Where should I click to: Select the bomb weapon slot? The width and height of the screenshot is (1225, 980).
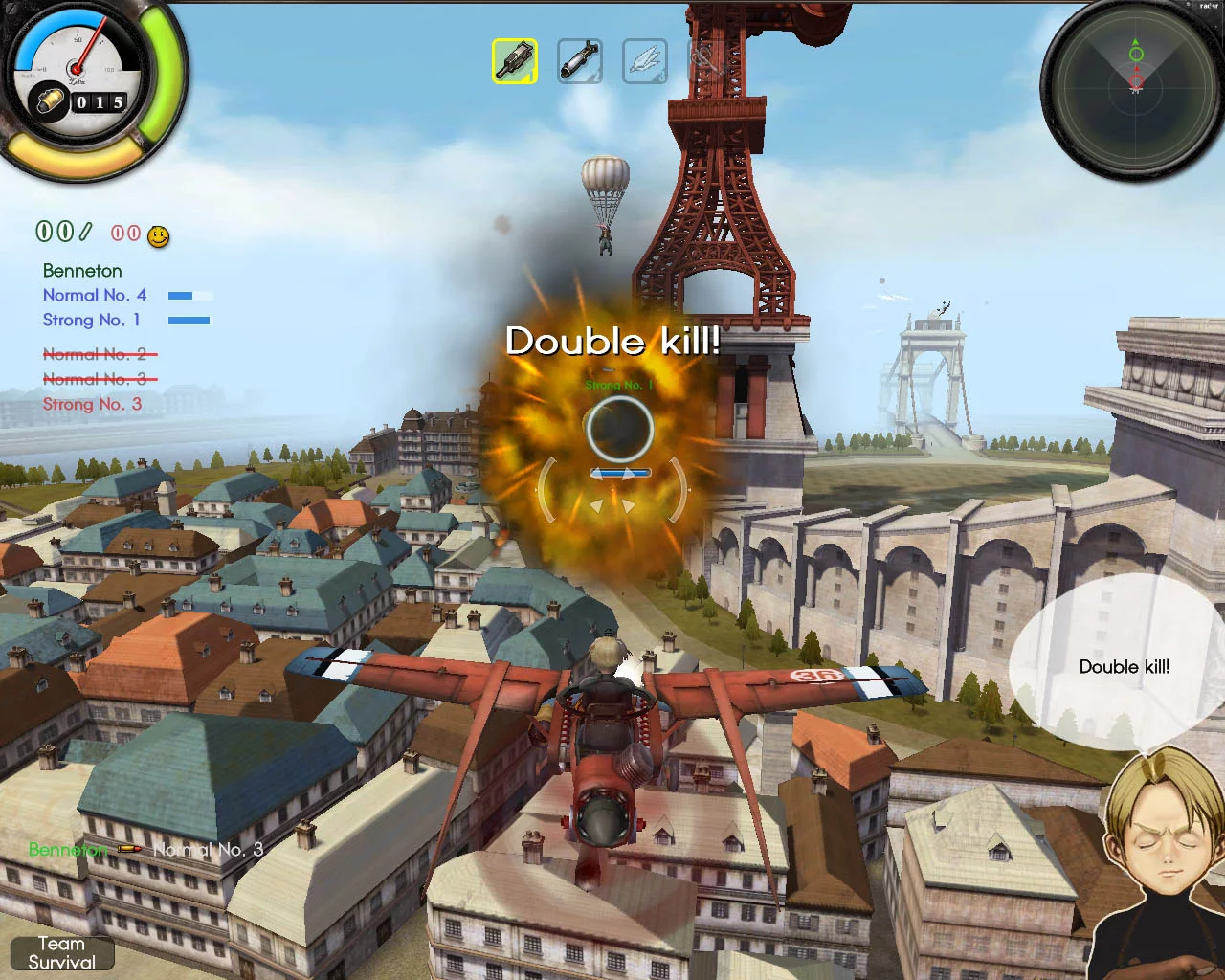coord(580,59)
